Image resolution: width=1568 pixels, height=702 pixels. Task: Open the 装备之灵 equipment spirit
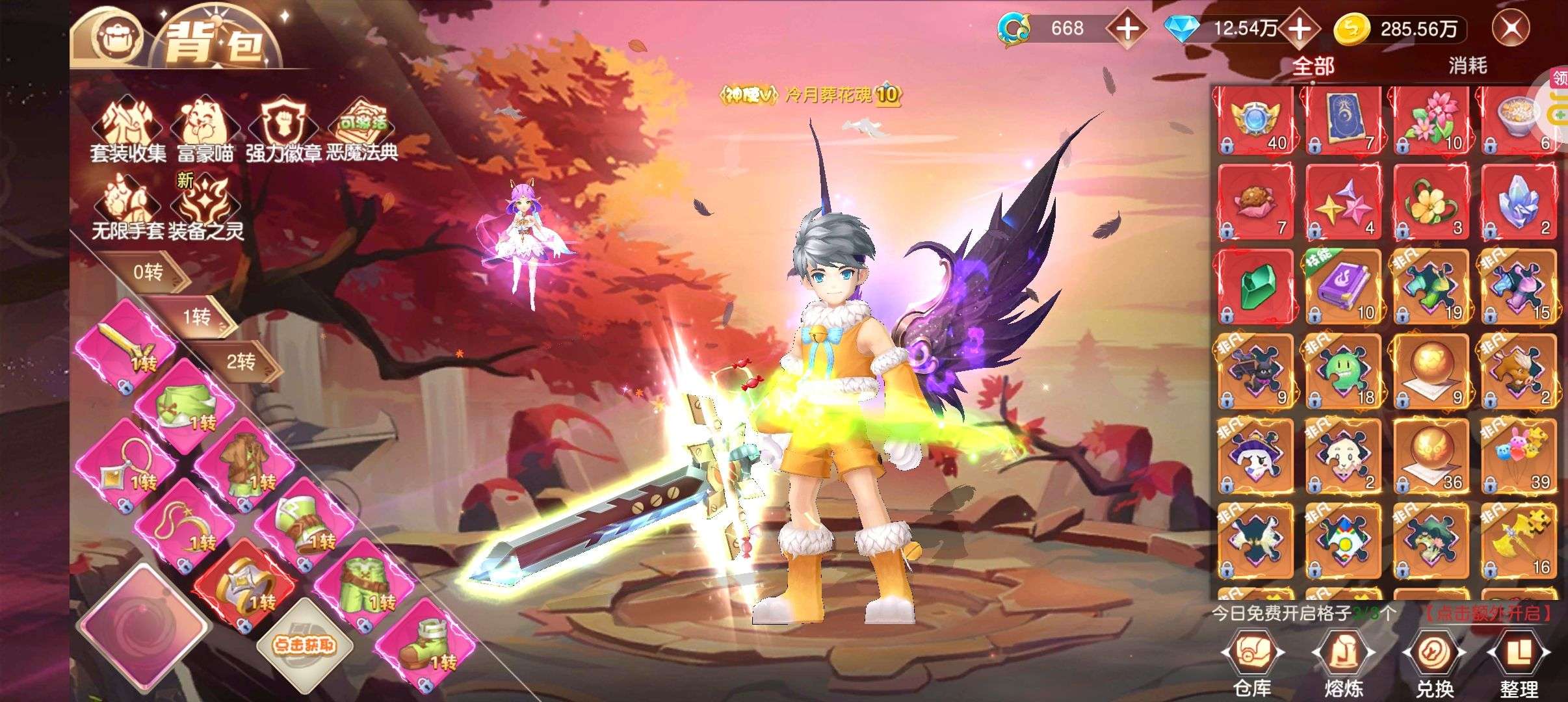205,208
